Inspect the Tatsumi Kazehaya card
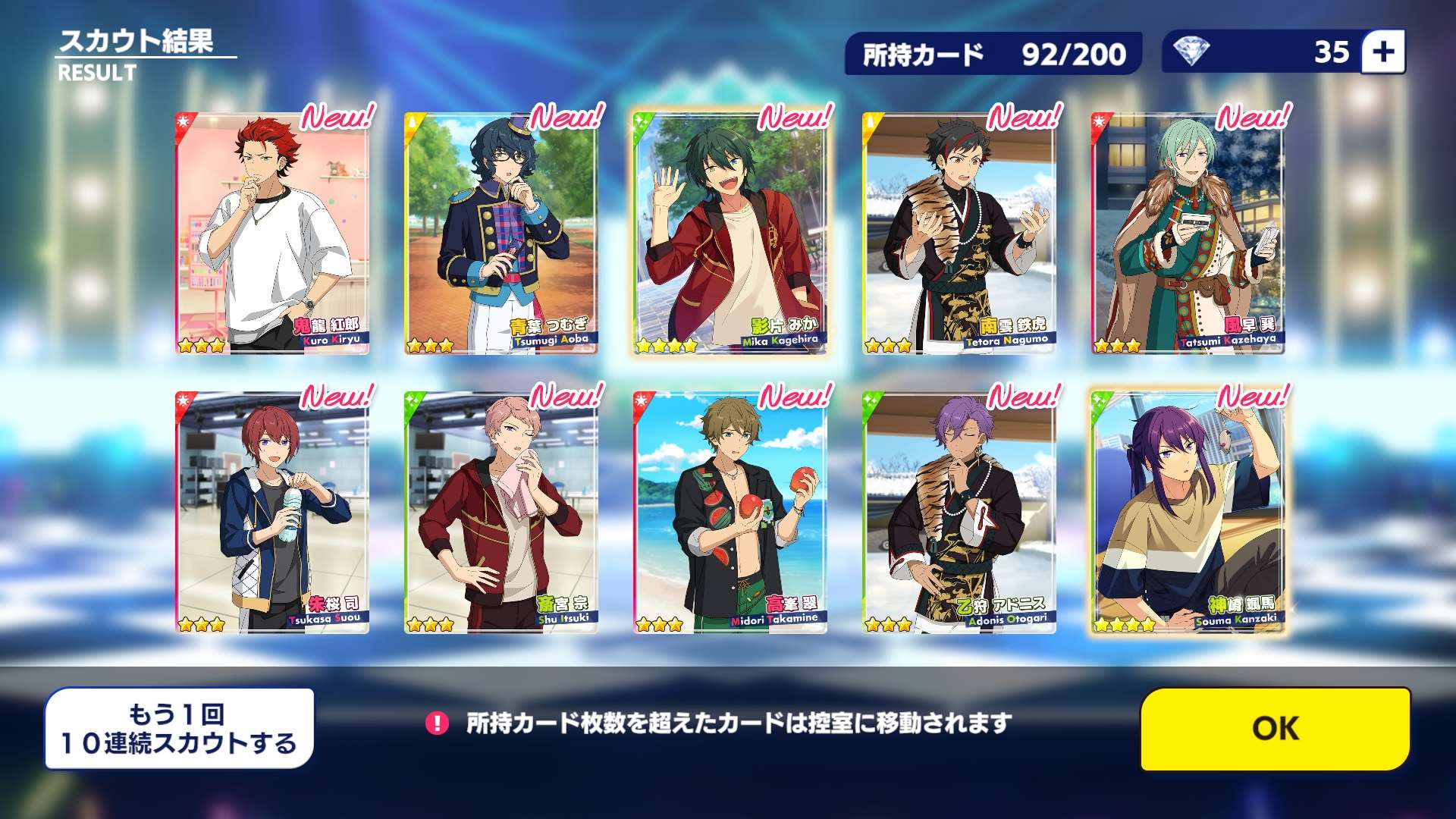This screenshot has height=819, width=1456. coord(1188,234)
